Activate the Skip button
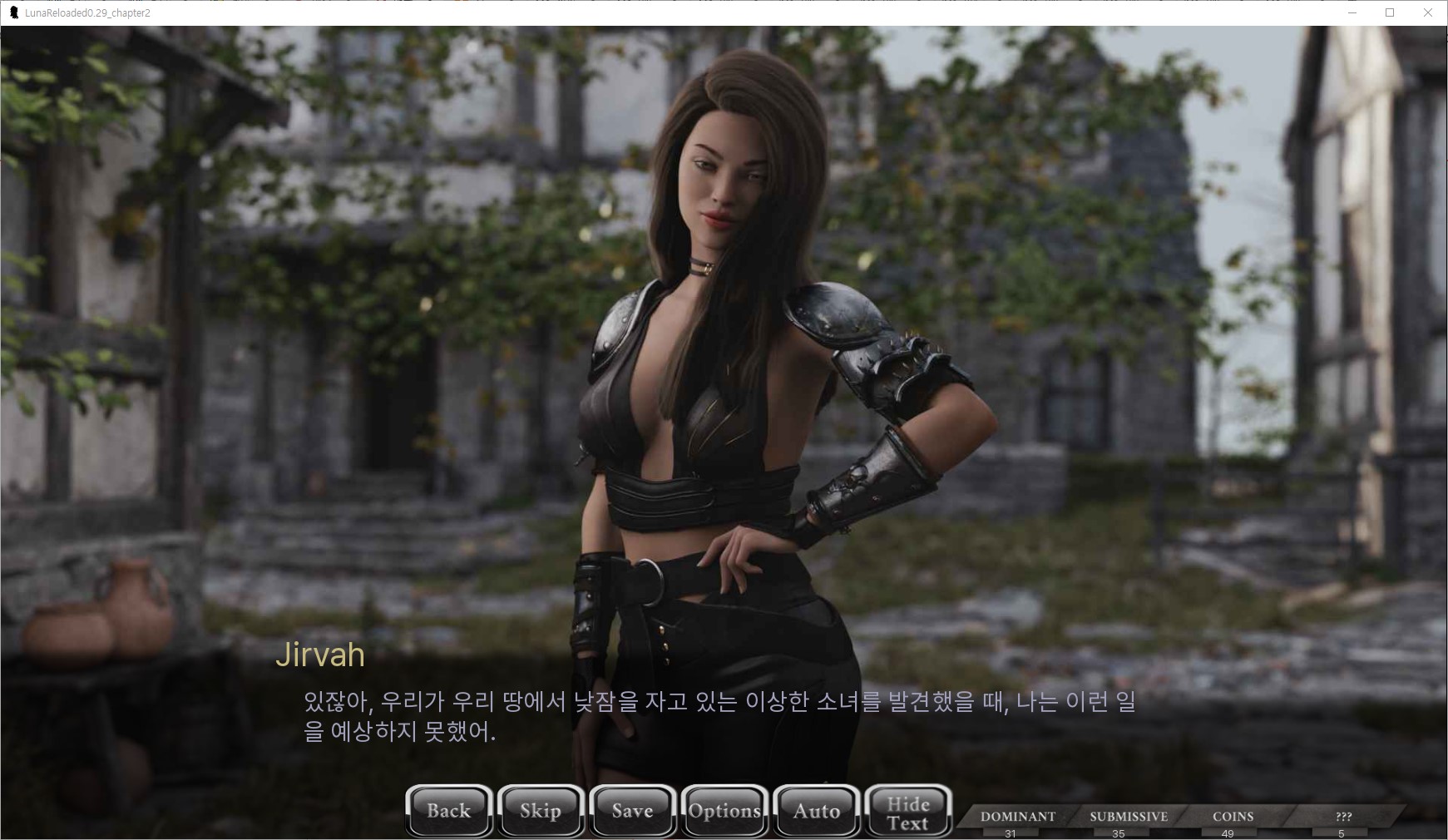Image resolution: width=1448 pixels, height=840 pixels. 541,811
